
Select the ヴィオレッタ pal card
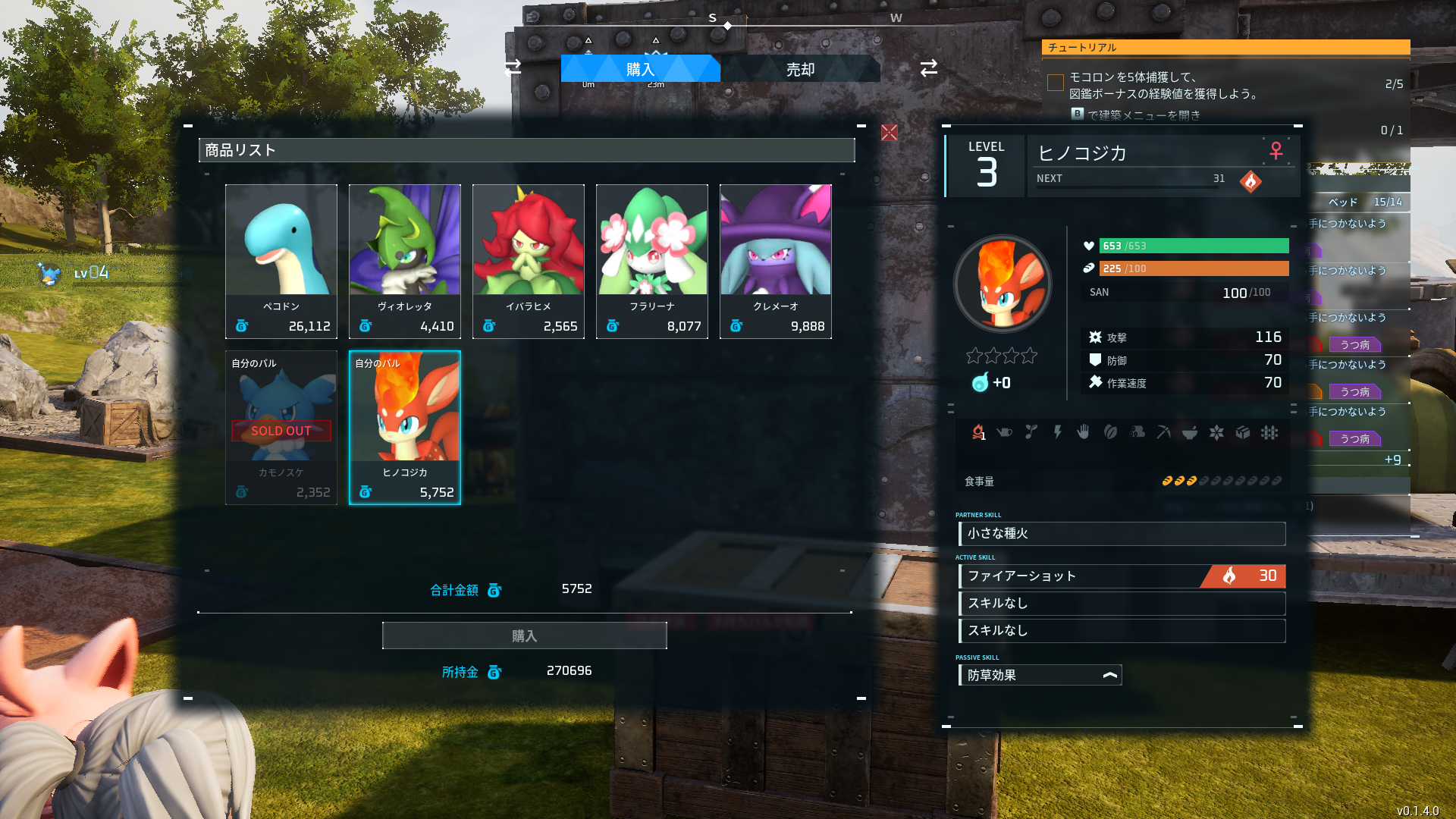coord(405,261)
